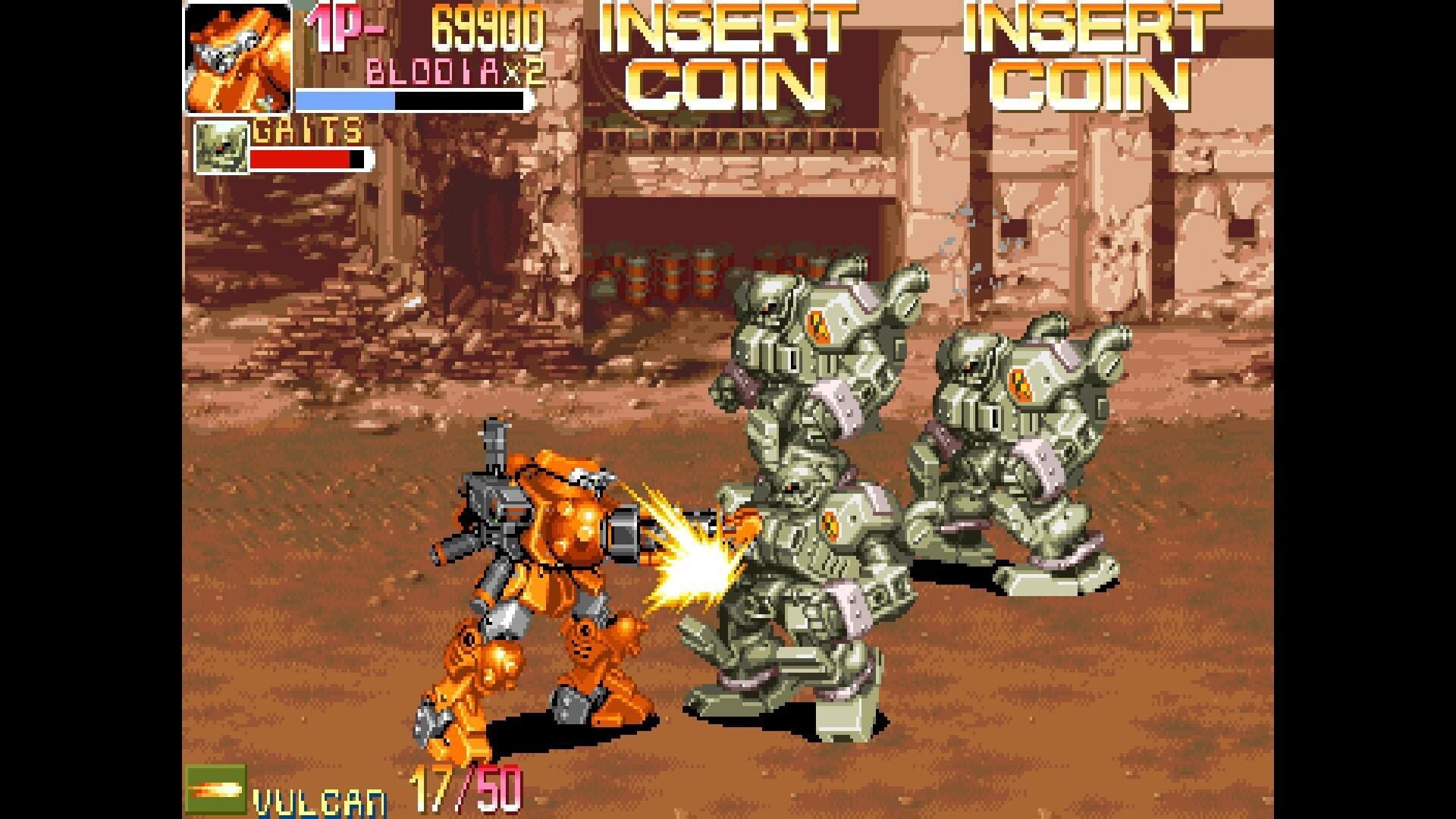Image resolution: width=1456 pixels, height=819 pixels.
Task: Click the 1P Blodia portrait icon
Action: (237, 57)
